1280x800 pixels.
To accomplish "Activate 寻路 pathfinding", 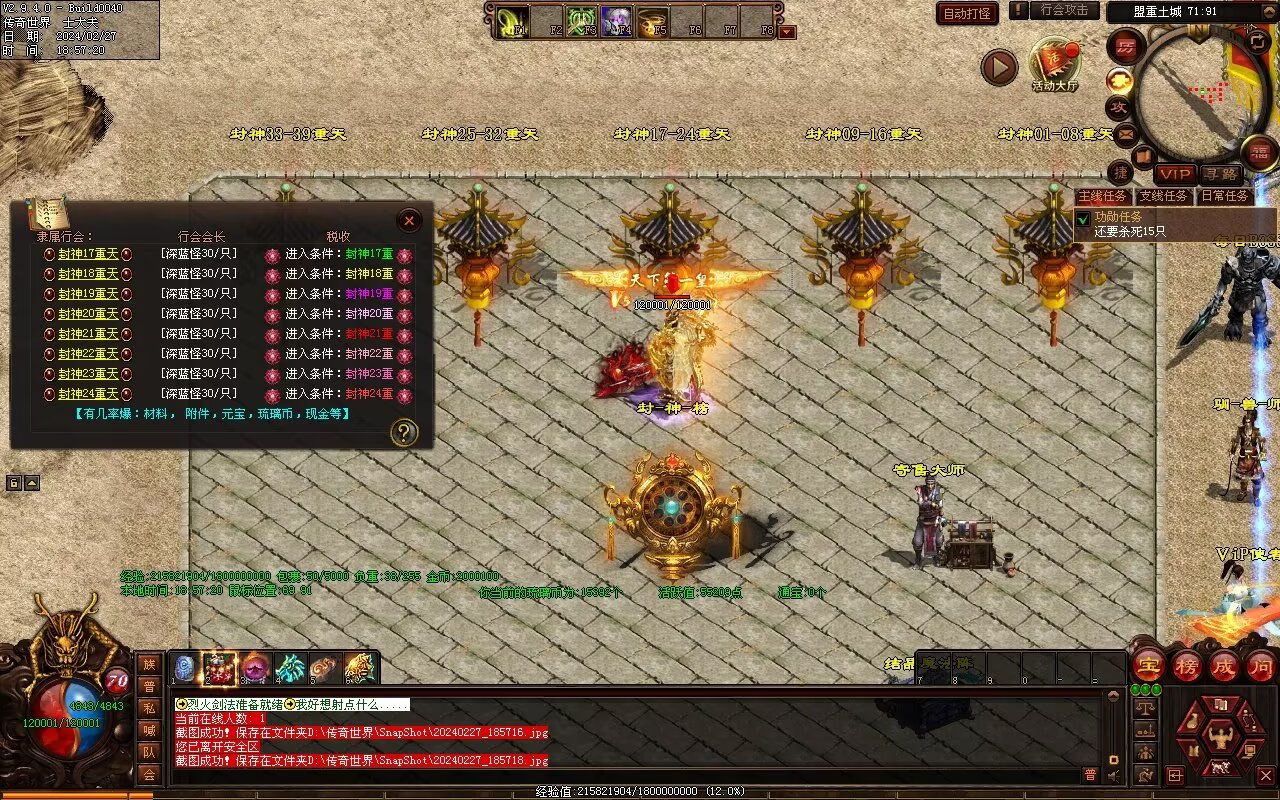I will [x=1219, y=174].
